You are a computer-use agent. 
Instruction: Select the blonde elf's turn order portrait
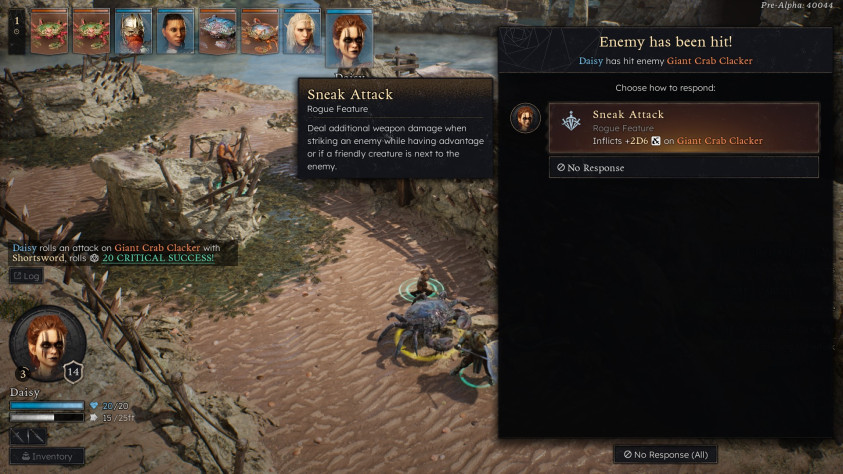click(301, 32)
